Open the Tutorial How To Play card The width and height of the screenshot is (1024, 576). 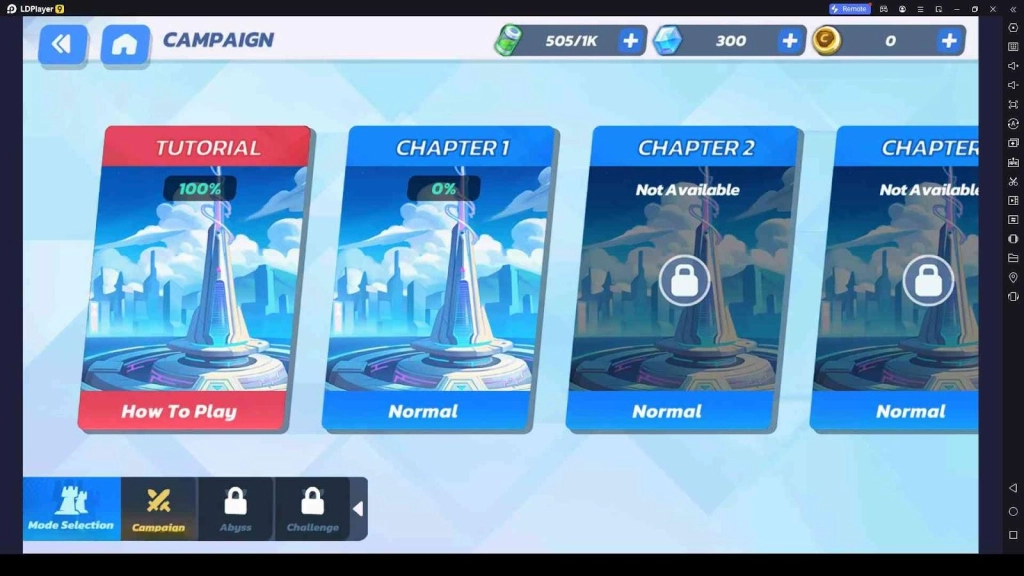[195, 278]
